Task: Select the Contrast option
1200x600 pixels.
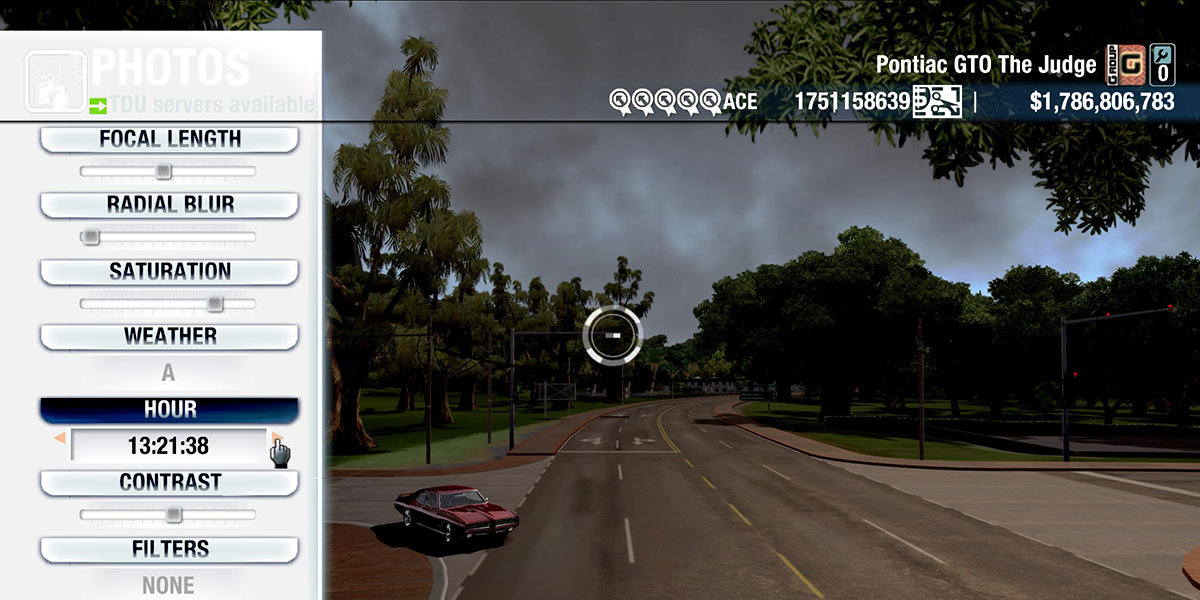Action: tap(169, 483)
